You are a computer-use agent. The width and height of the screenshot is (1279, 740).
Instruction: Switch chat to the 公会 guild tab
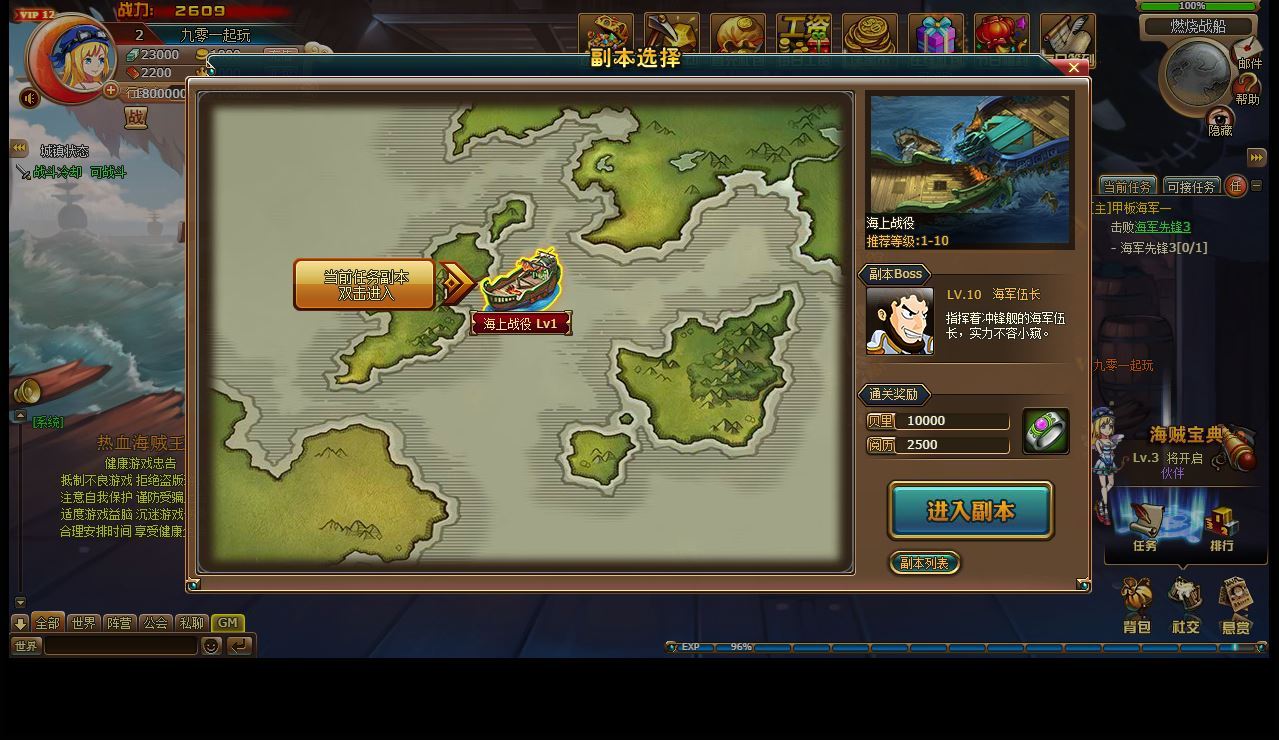[x=156, y=623]
